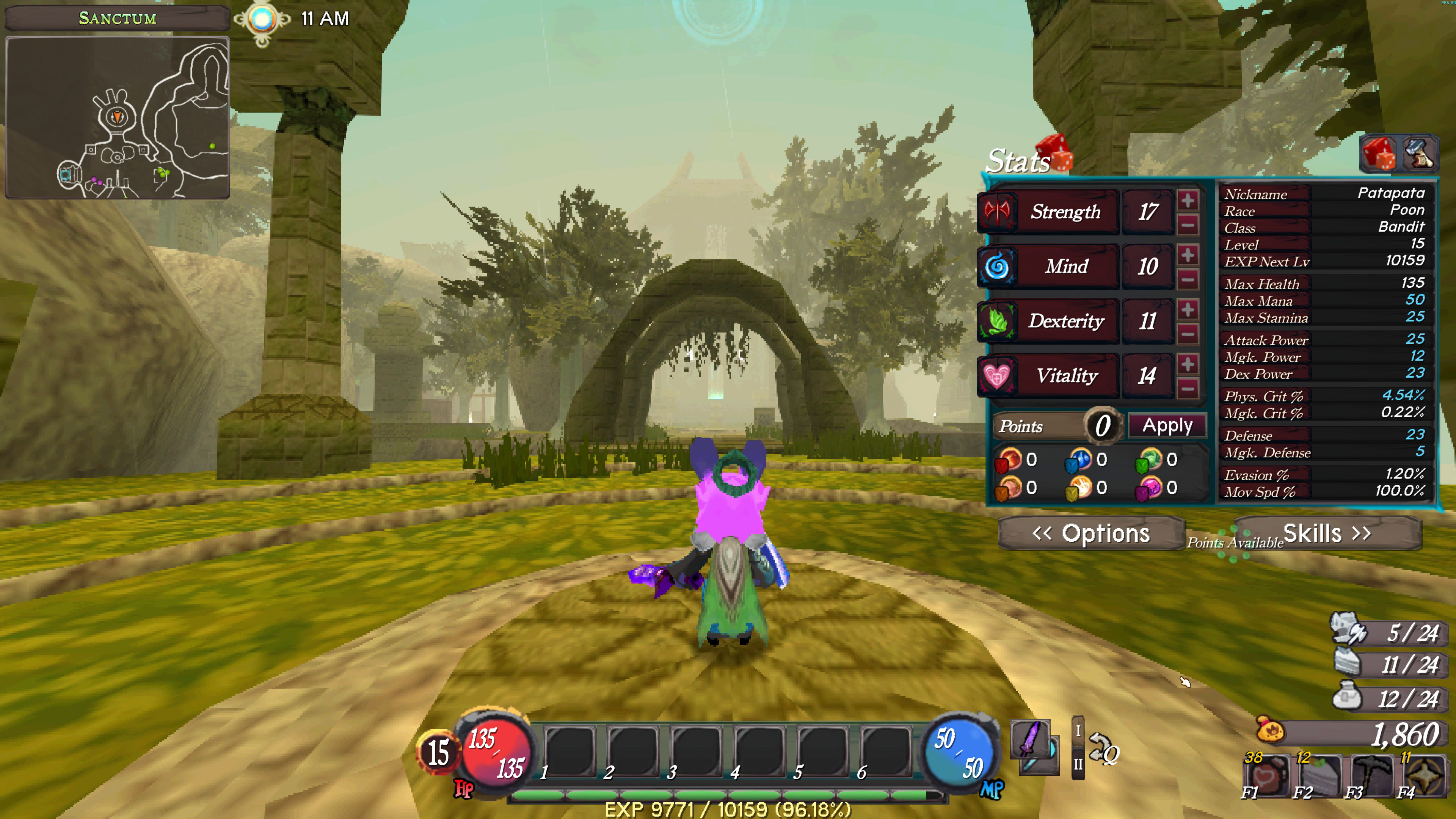The width and height of the screenshot is (1456, 819).
Task: Decrease Strength with the minus button
Action: click(x=1188, y=225)
